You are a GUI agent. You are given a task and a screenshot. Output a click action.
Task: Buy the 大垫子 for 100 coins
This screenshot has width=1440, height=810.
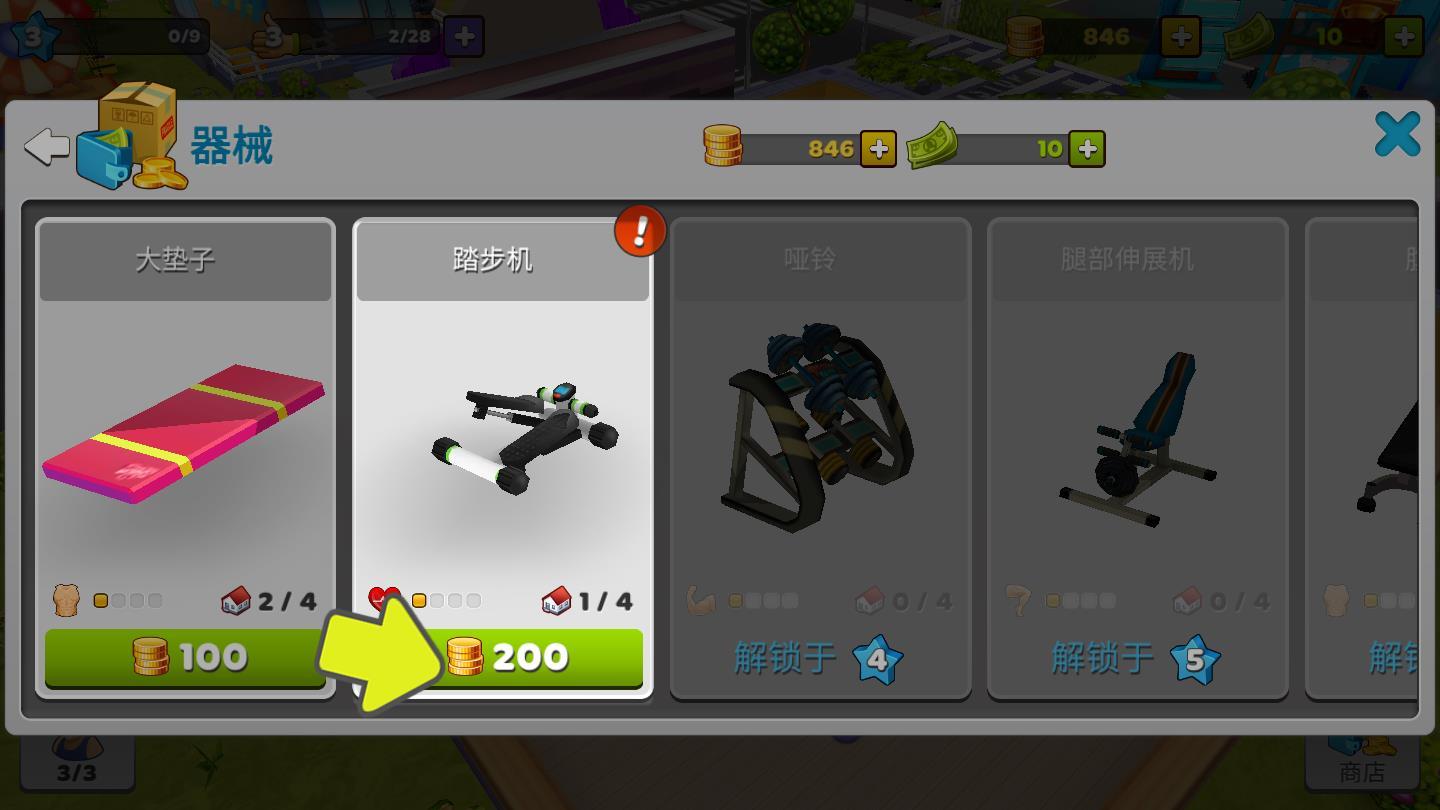click(x=184, y=657)
